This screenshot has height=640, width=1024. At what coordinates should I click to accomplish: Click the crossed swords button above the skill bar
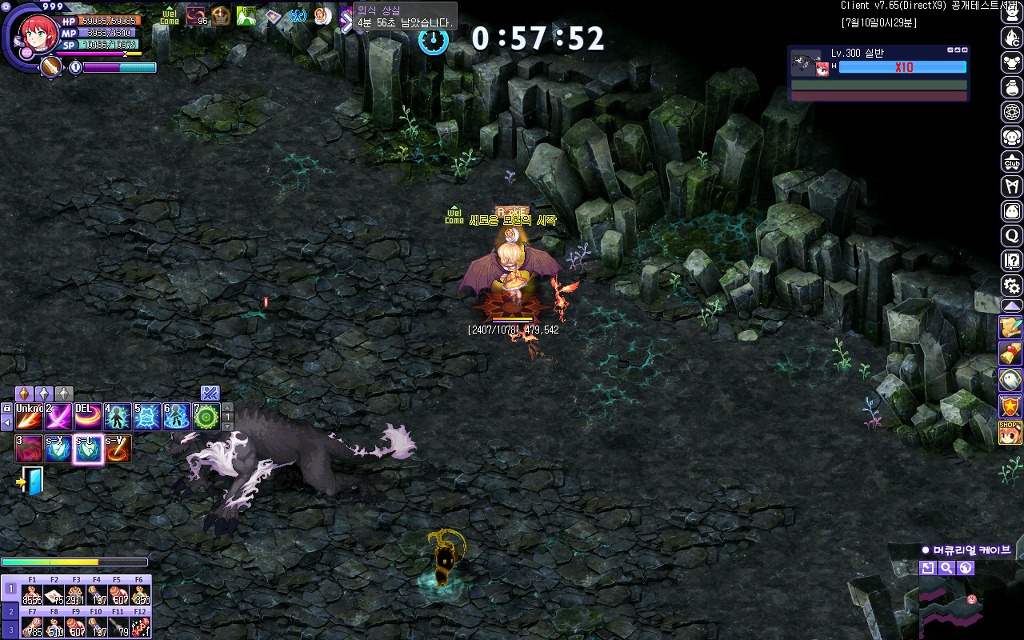point(209,393)
